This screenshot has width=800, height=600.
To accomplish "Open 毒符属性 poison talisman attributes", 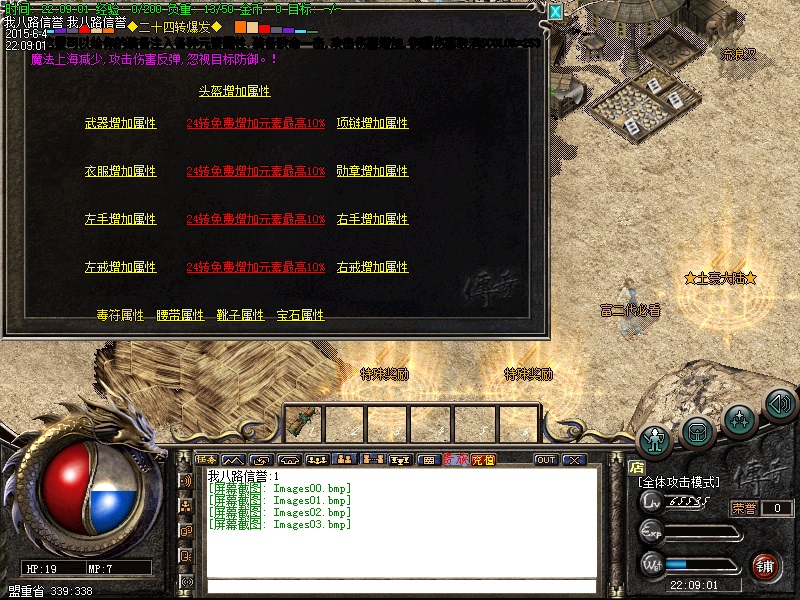I will coord(121,315).
